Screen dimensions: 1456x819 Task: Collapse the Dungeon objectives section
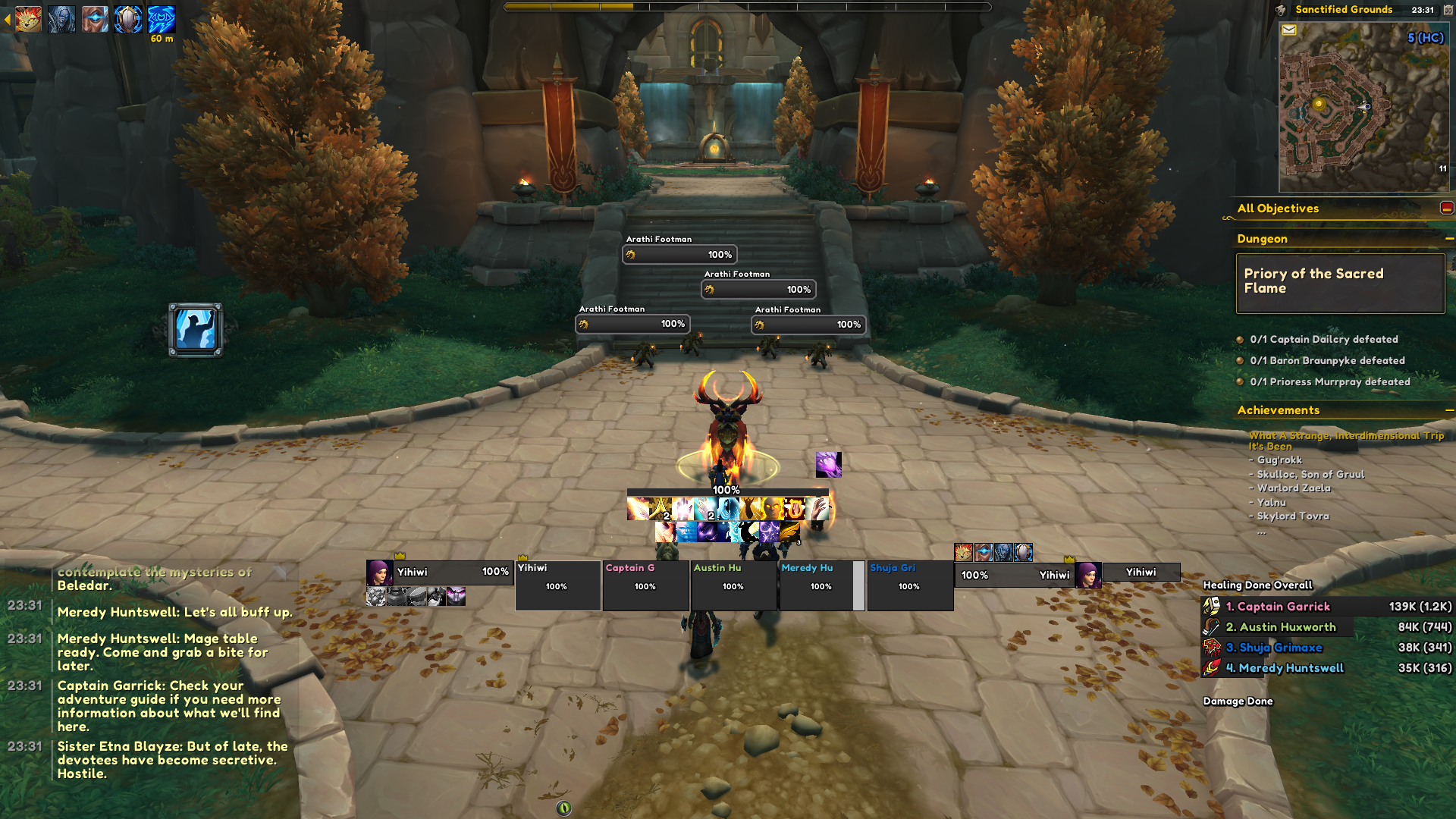[1449, 239]
